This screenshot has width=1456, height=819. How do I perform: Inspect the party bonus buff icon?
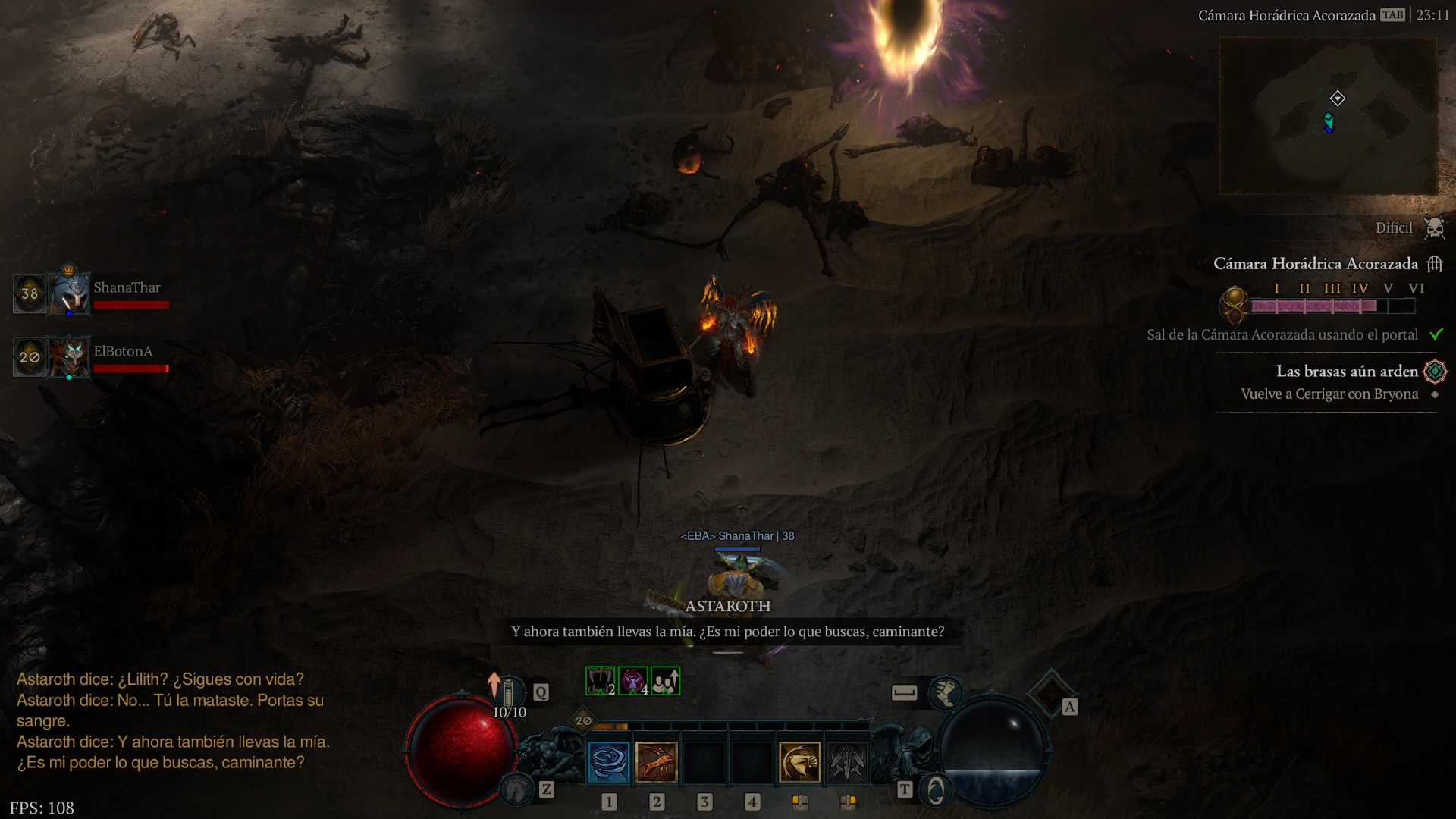[x=665, y=681]
